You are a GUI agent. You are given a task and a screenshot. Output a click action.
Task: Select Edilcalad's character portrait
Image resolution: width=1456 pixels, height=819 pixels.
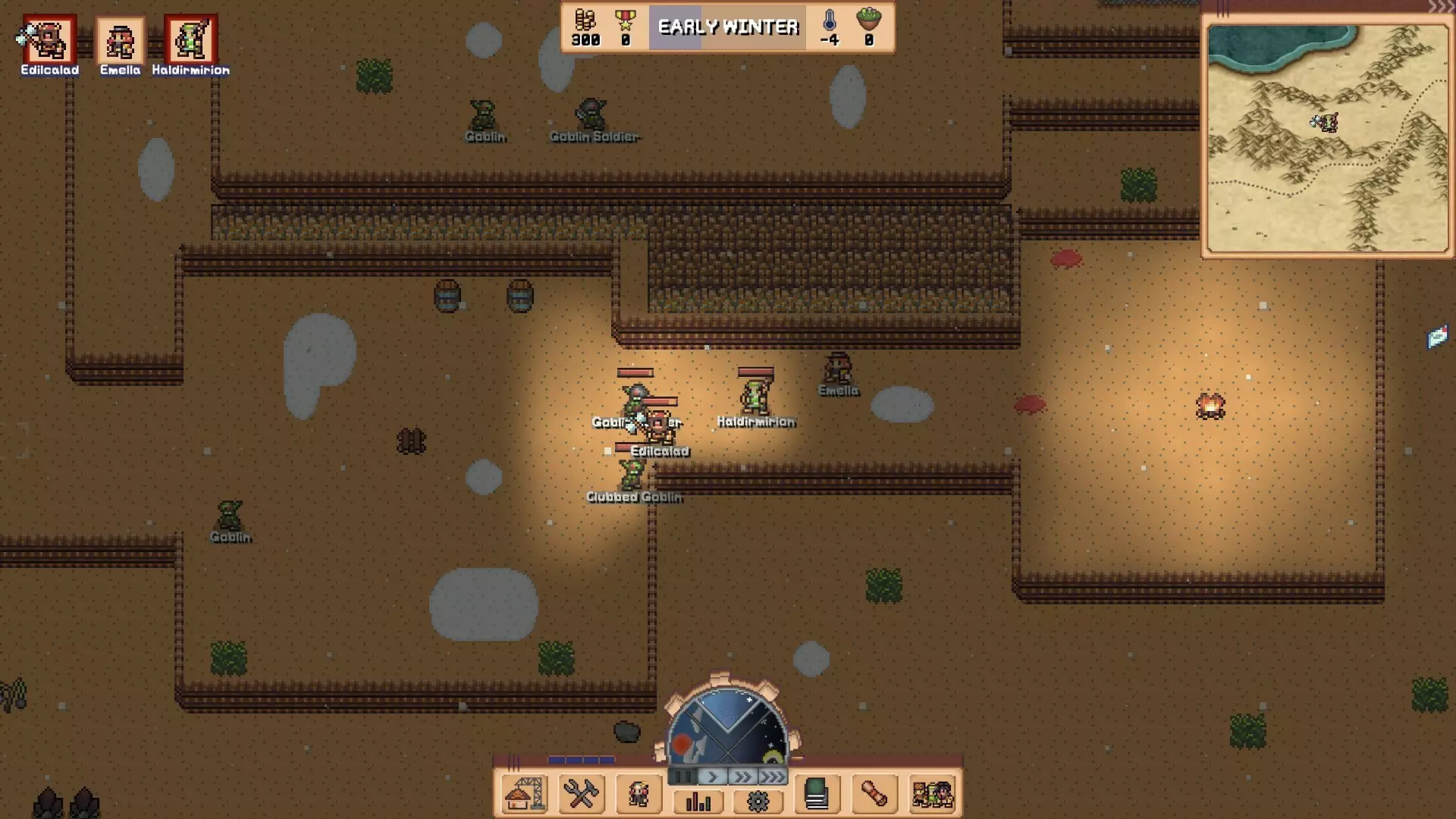(49, 39)
